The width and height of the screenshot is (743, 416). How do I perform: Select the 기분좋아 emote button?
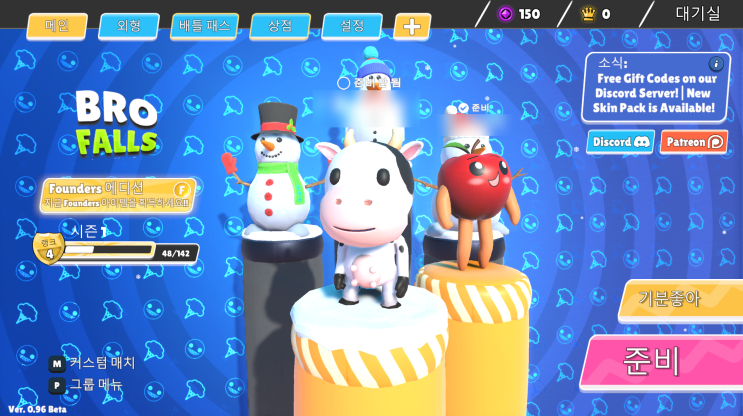pos(679,299)
